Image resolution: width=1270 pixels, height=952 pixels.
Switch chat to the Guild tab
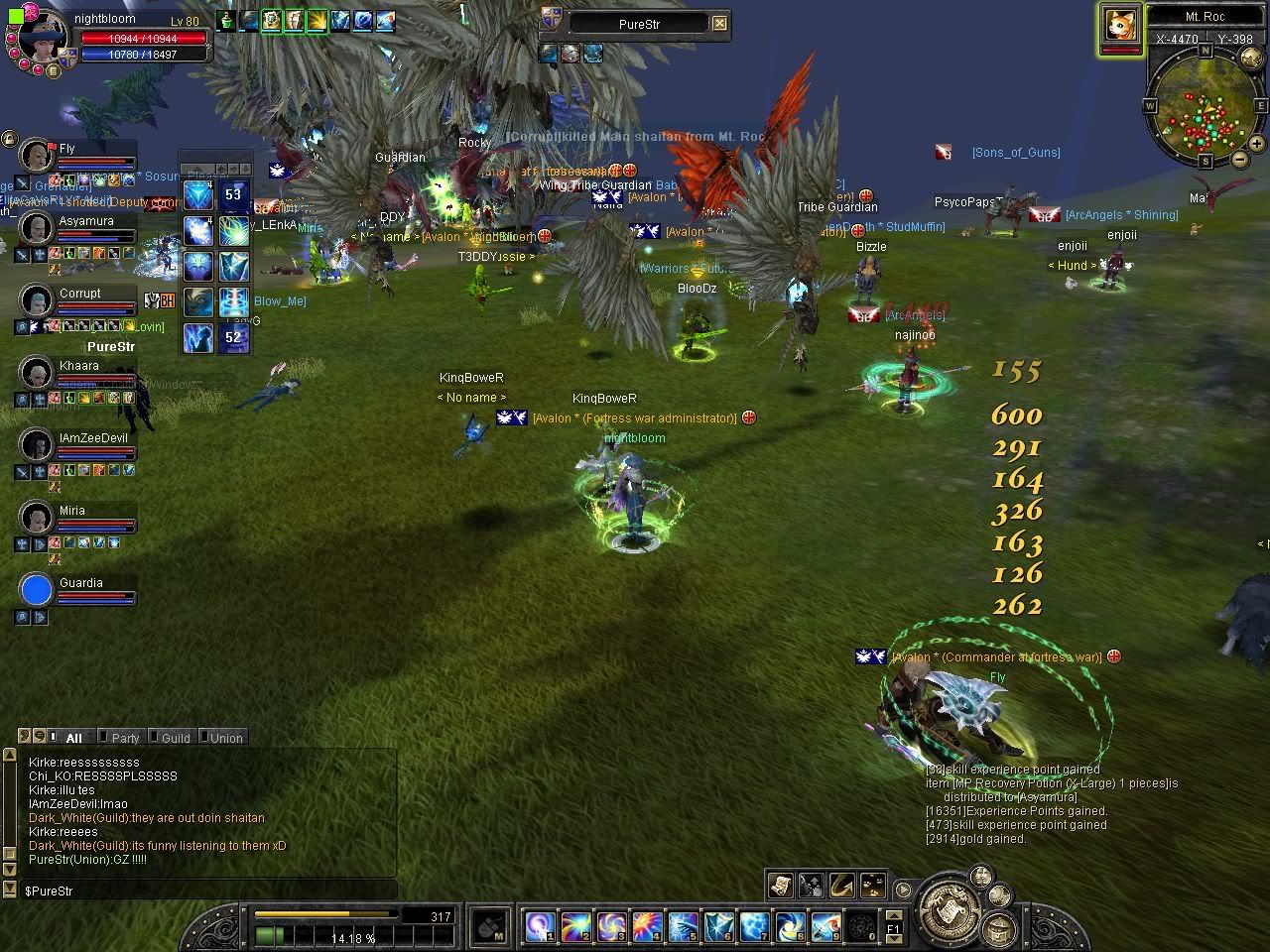tap(175, 738)
